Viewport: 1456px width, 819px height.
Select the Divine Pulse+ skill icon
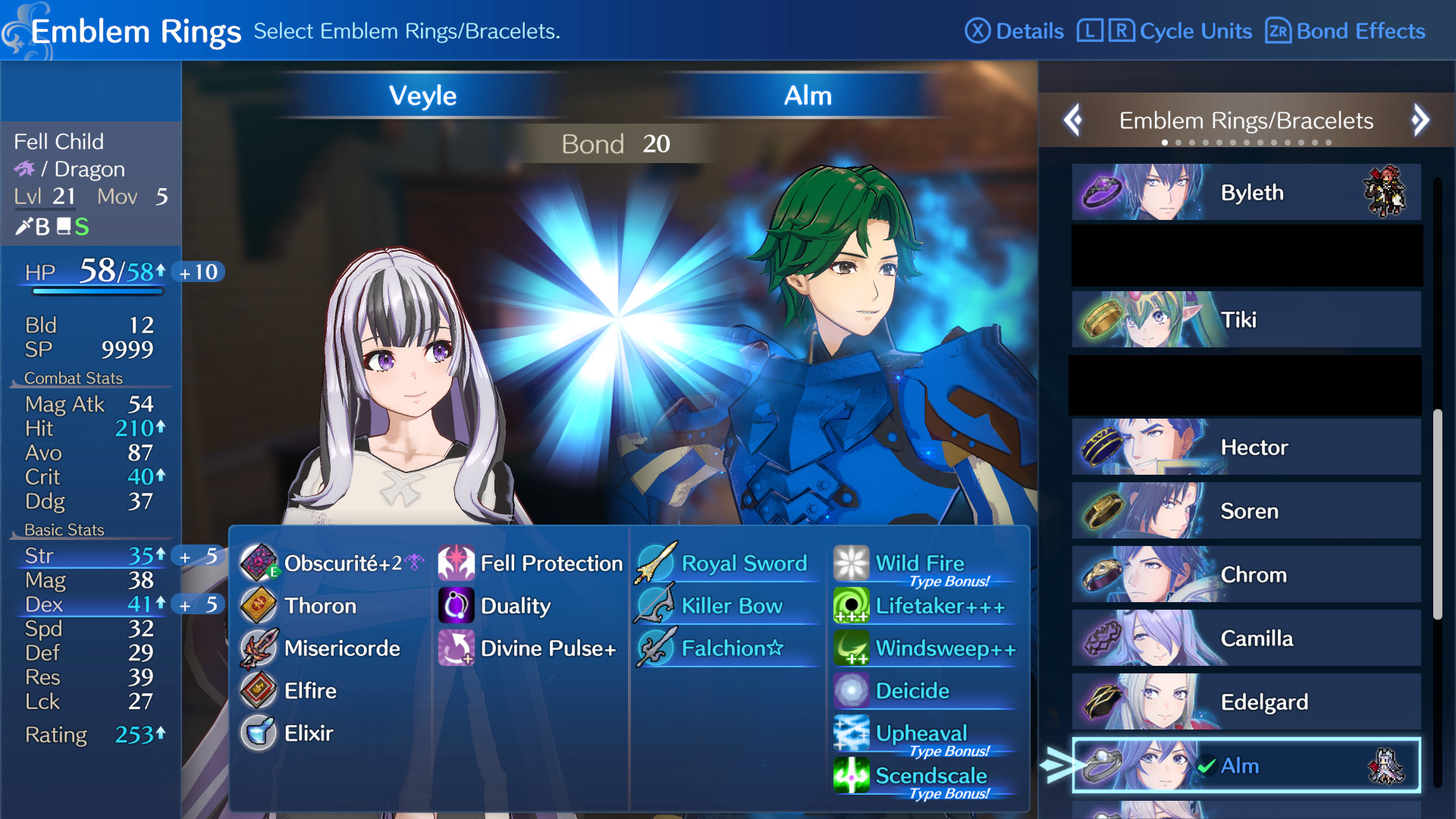point(457,648)
